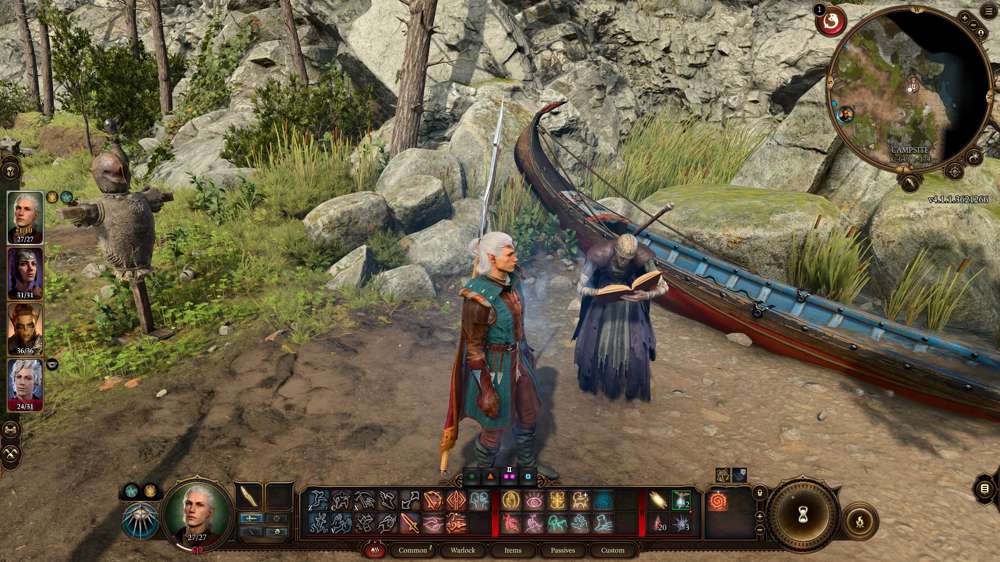The width and height of the screenshot is (1000, 562).
Task: Click the crossed hammers button on left
Action: (11, 454)
